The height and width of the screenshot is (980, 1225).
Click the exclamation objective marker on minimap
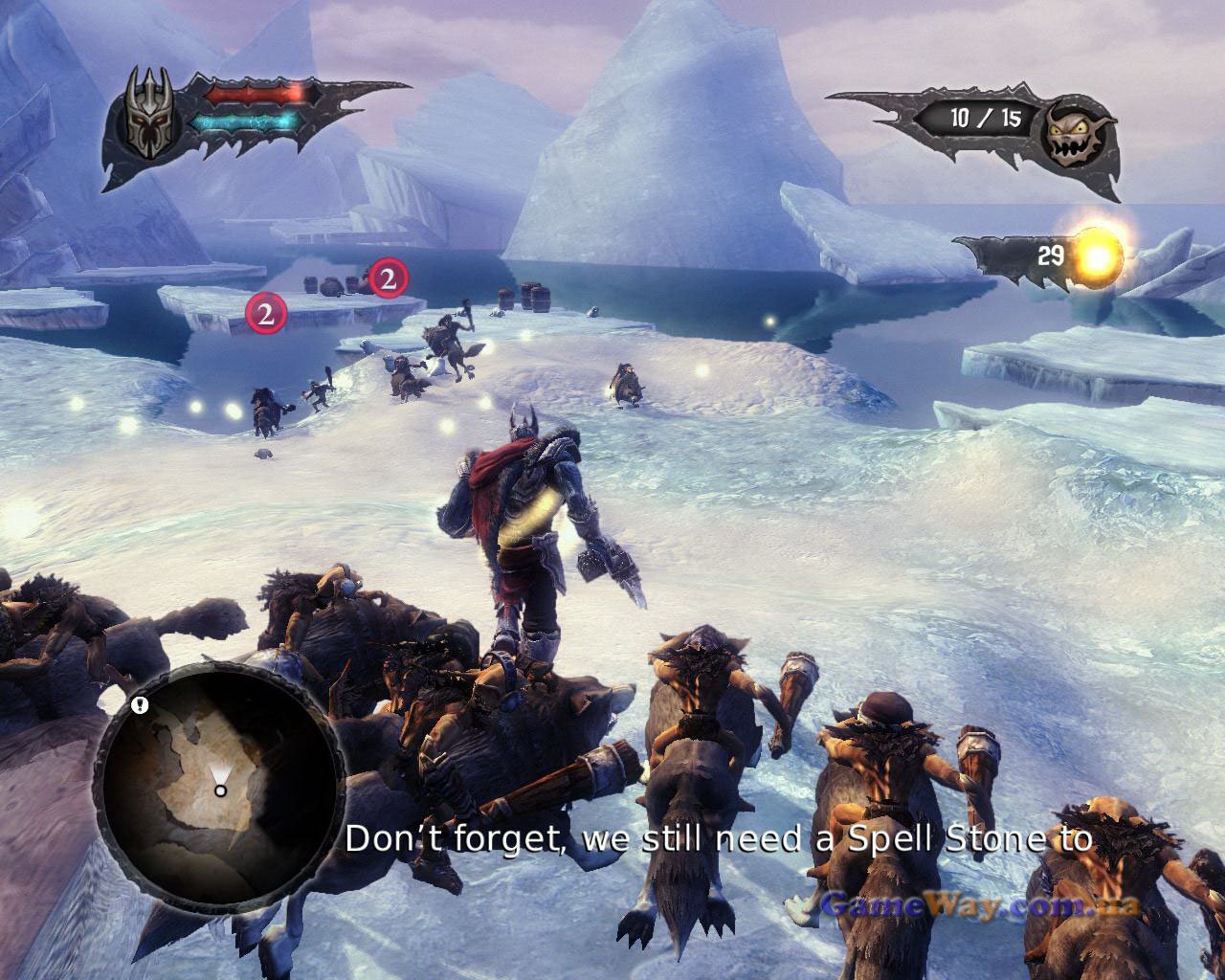141,706
